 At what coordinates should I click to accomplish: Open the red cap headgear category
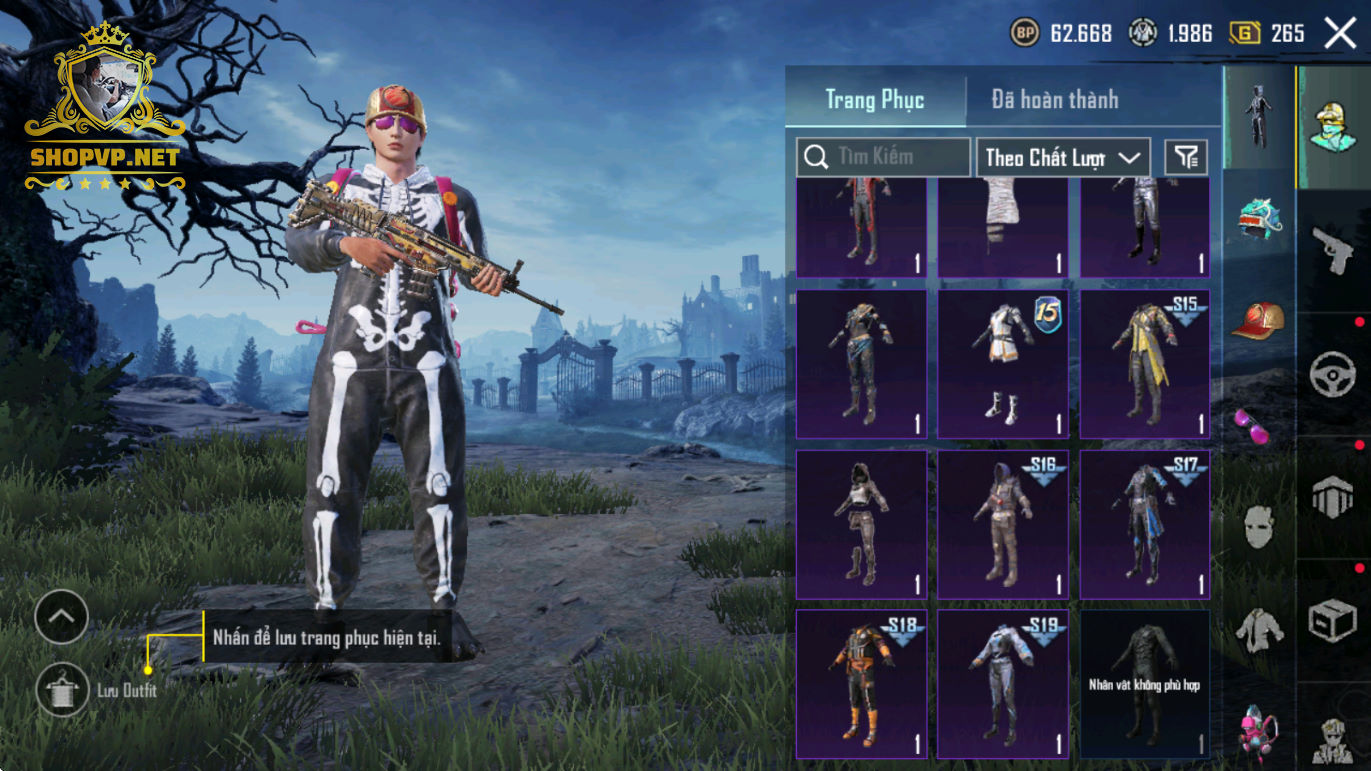click(1259, 320)
